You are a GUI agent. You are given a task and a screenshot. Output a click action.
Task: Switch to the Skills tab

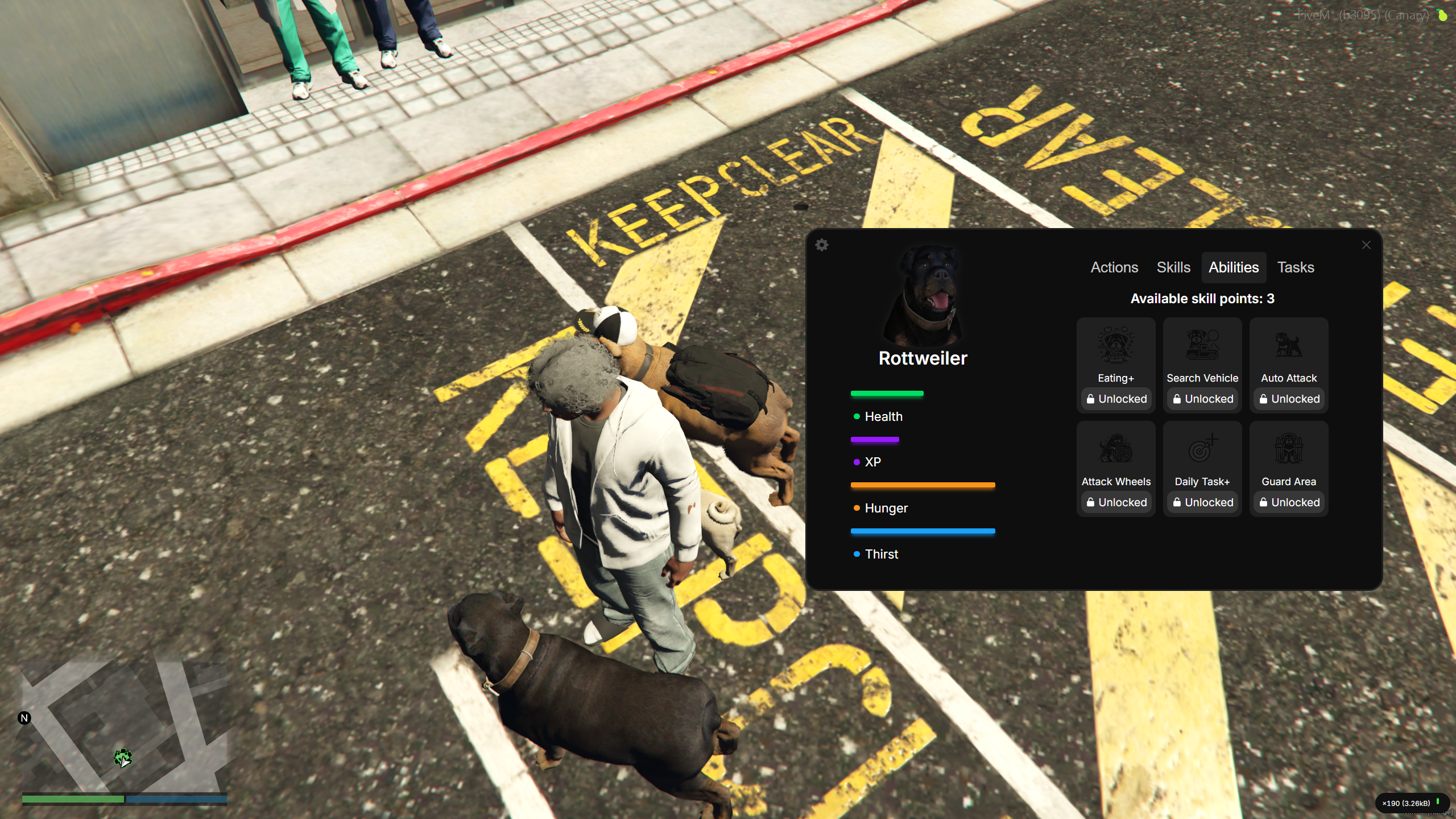coord(1173,267)
